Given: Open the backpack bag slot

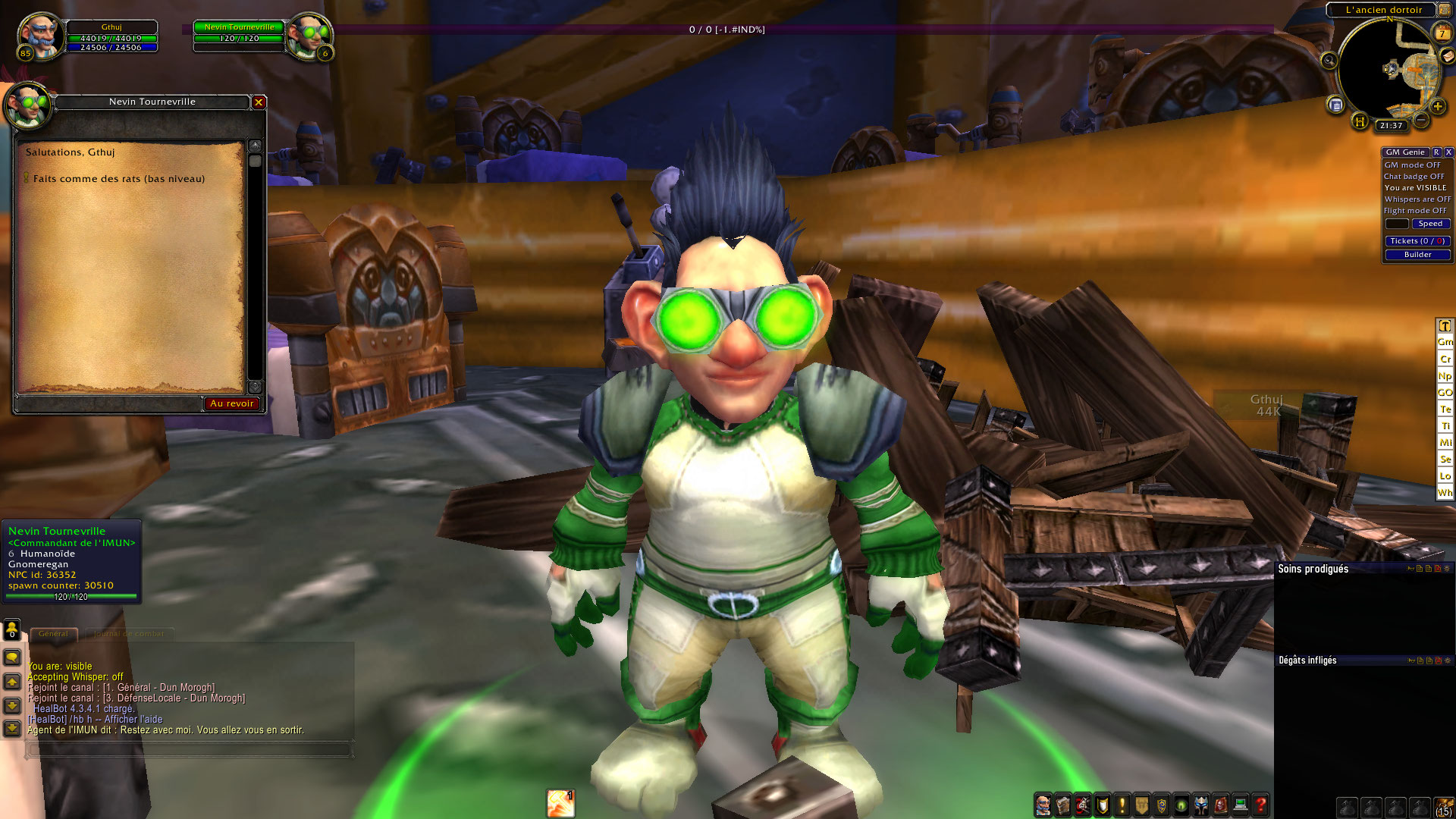Looking at the screenshot, I should click(x=1444, y=807).
